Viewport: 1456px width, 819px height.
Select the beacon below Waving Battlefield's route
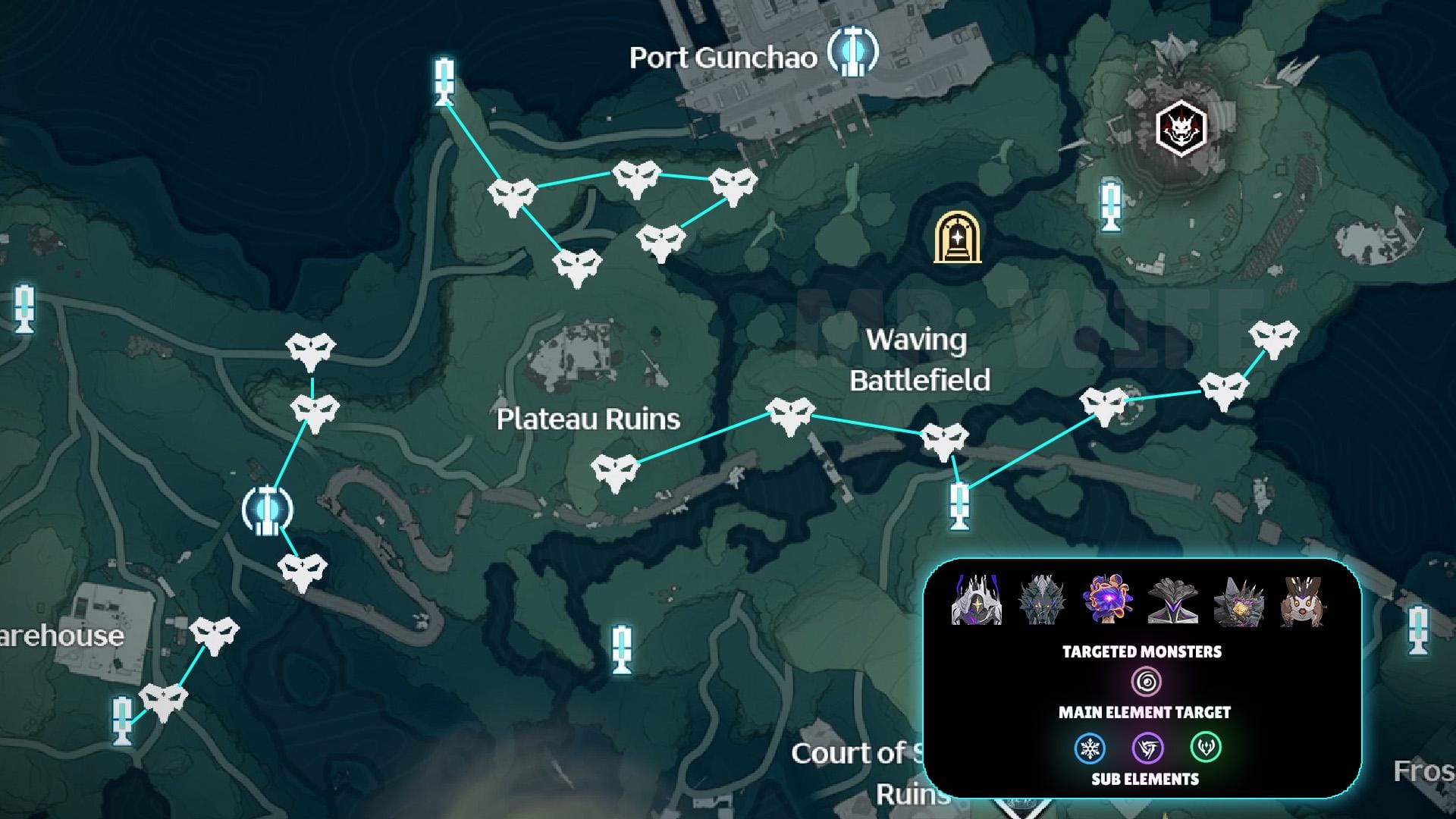click(x=960, y=505)
